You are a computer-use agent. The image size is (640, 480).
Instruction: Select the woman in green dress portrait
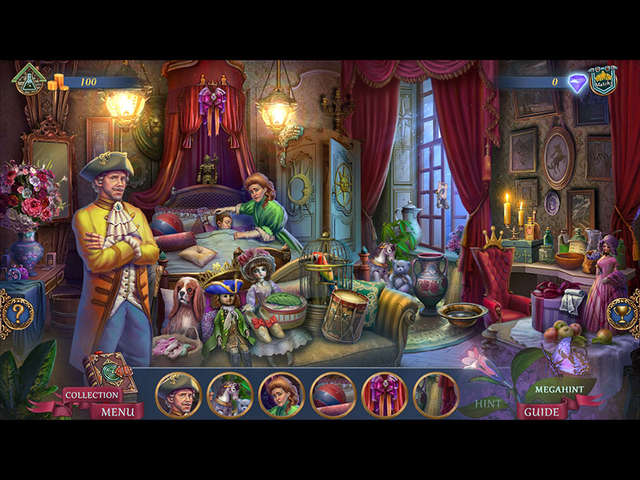pos(281,394)
